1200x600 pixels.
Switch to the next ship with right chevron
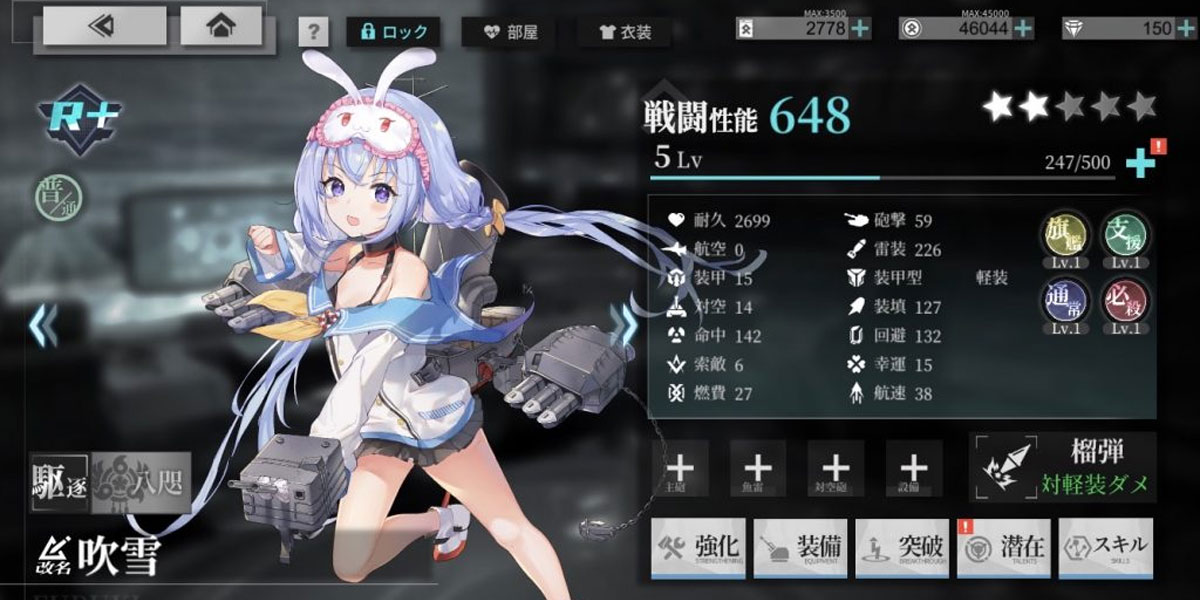(x=629, y=325)
